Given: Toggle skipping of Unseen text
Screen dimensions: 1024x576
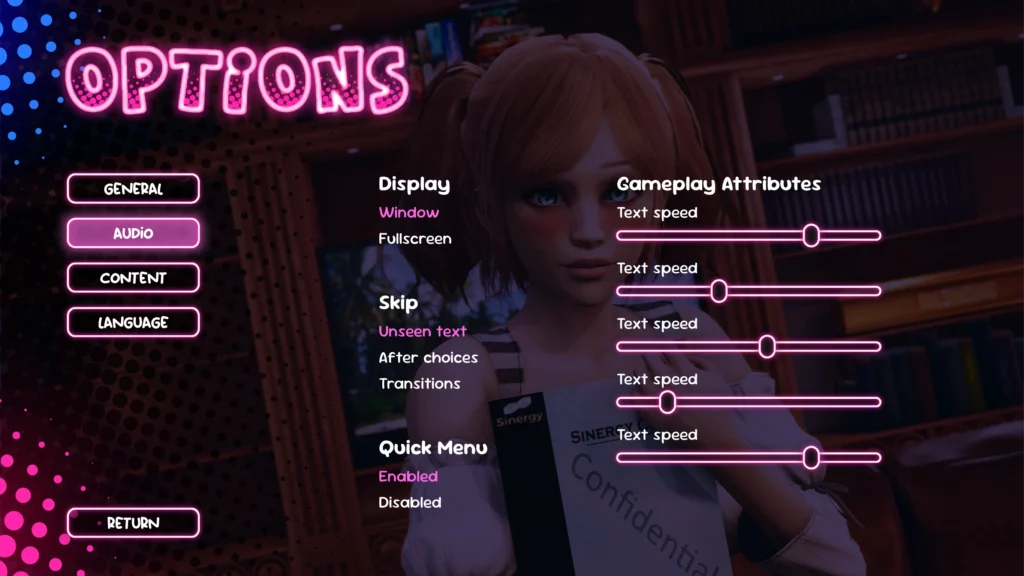Looking at the screenshot, I should [422, 331].
